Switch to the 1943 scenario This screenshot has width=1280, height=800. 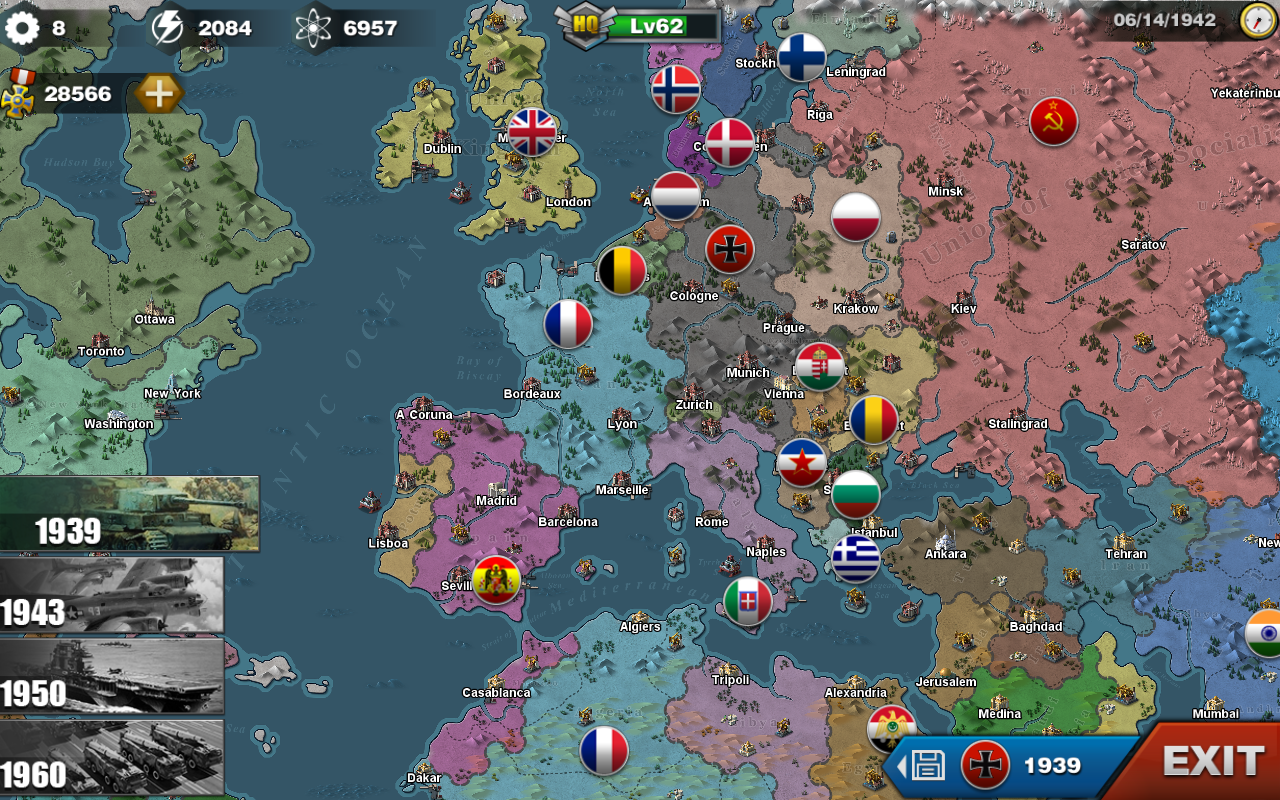pos(111,596)
